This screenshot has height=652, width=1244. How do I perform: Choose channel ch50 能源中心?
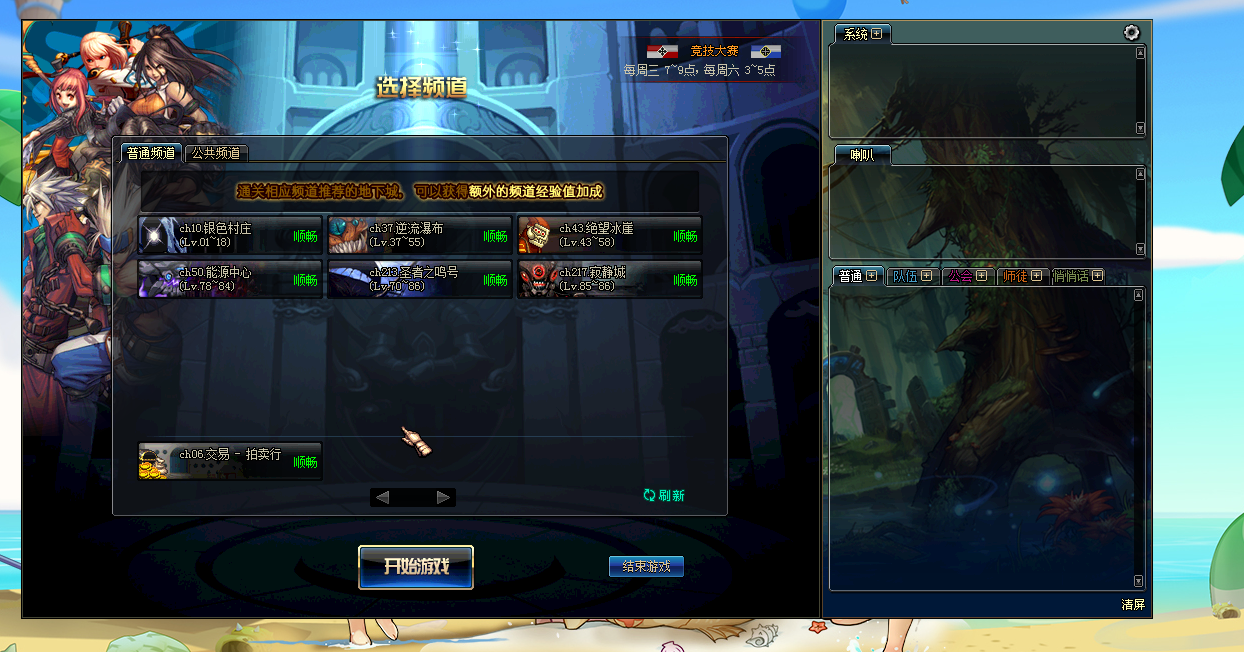click(x=230, y=279)
